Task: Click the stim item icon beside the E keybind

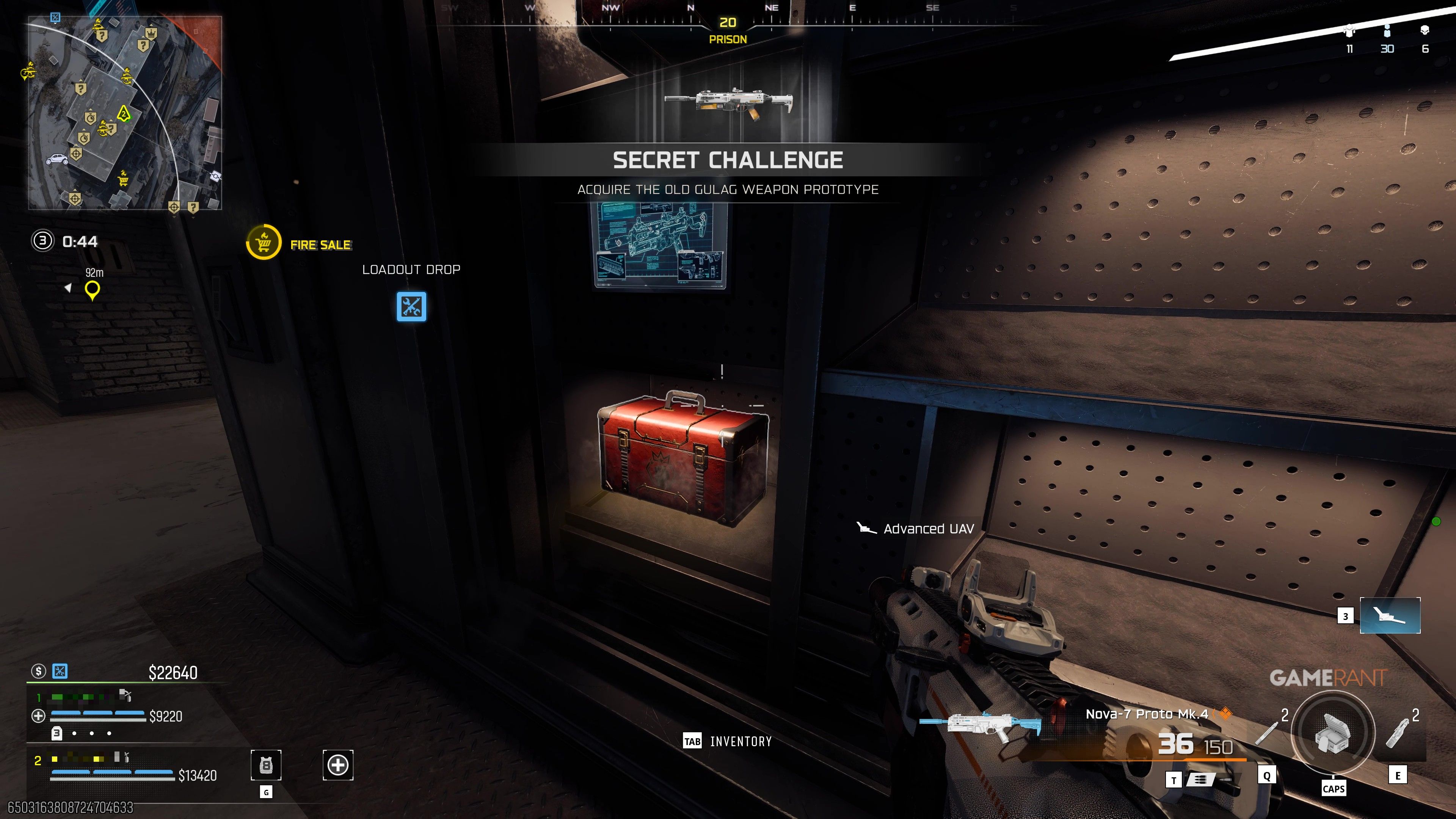Action: pos(1398,734)
